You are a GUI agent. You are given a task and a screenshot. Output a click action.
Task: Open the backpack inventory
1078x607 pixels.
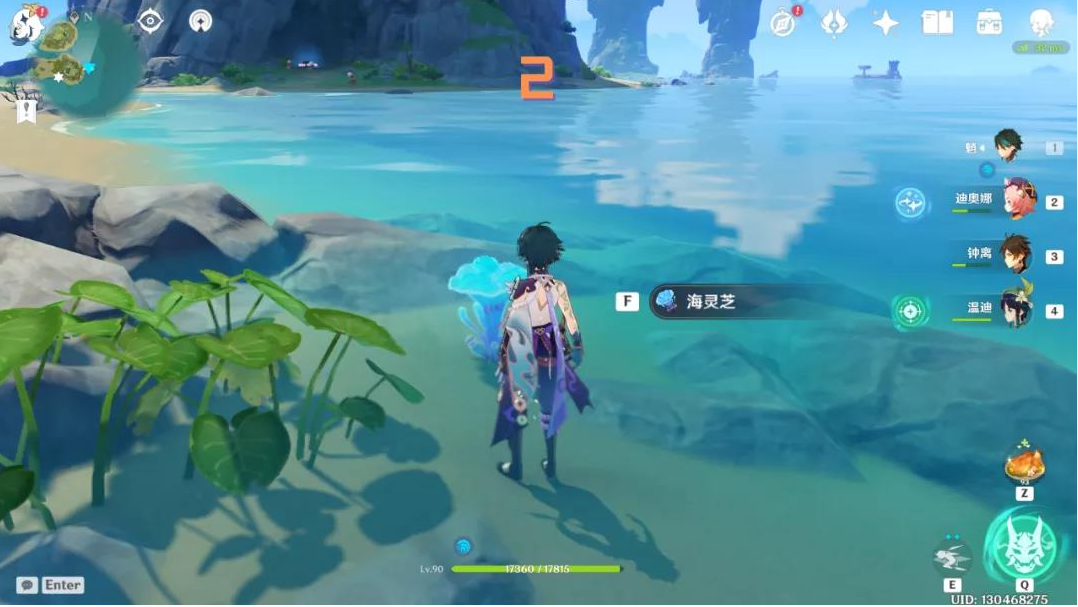pos(989,23)
